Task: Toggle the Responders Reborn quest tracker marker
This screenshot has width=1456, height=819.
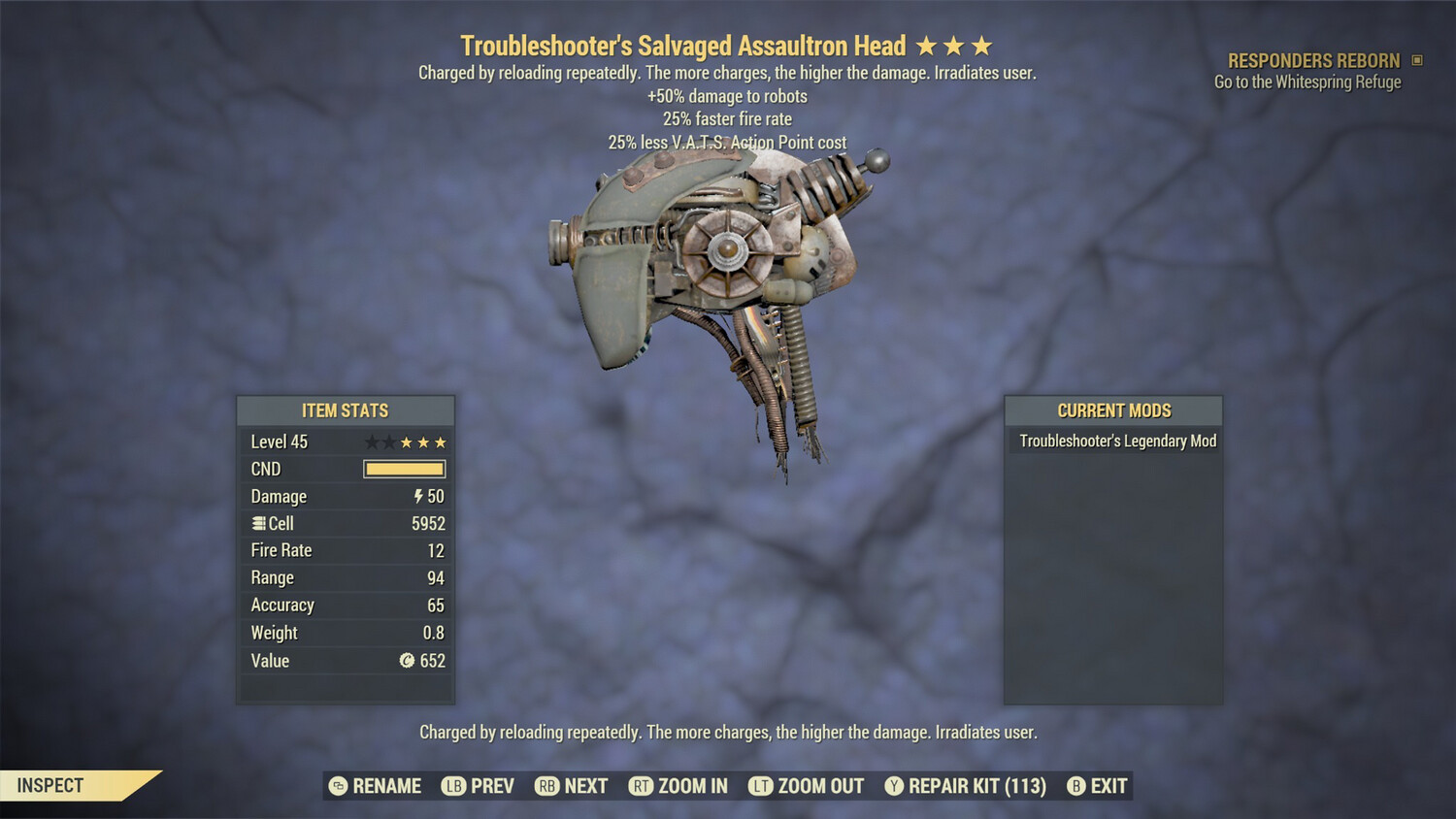Action: click(x=1415, y=60)
